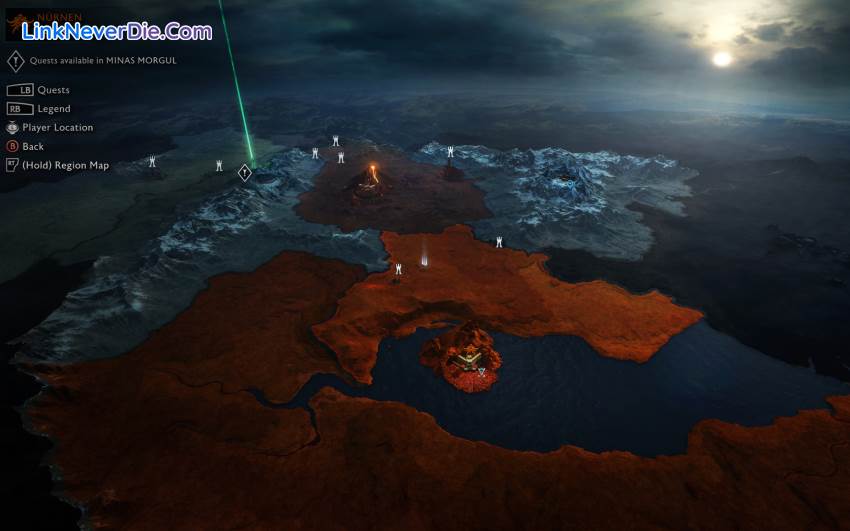Click the player location arrow below the island fortress
850x531 pixels.
pos(481,371)
